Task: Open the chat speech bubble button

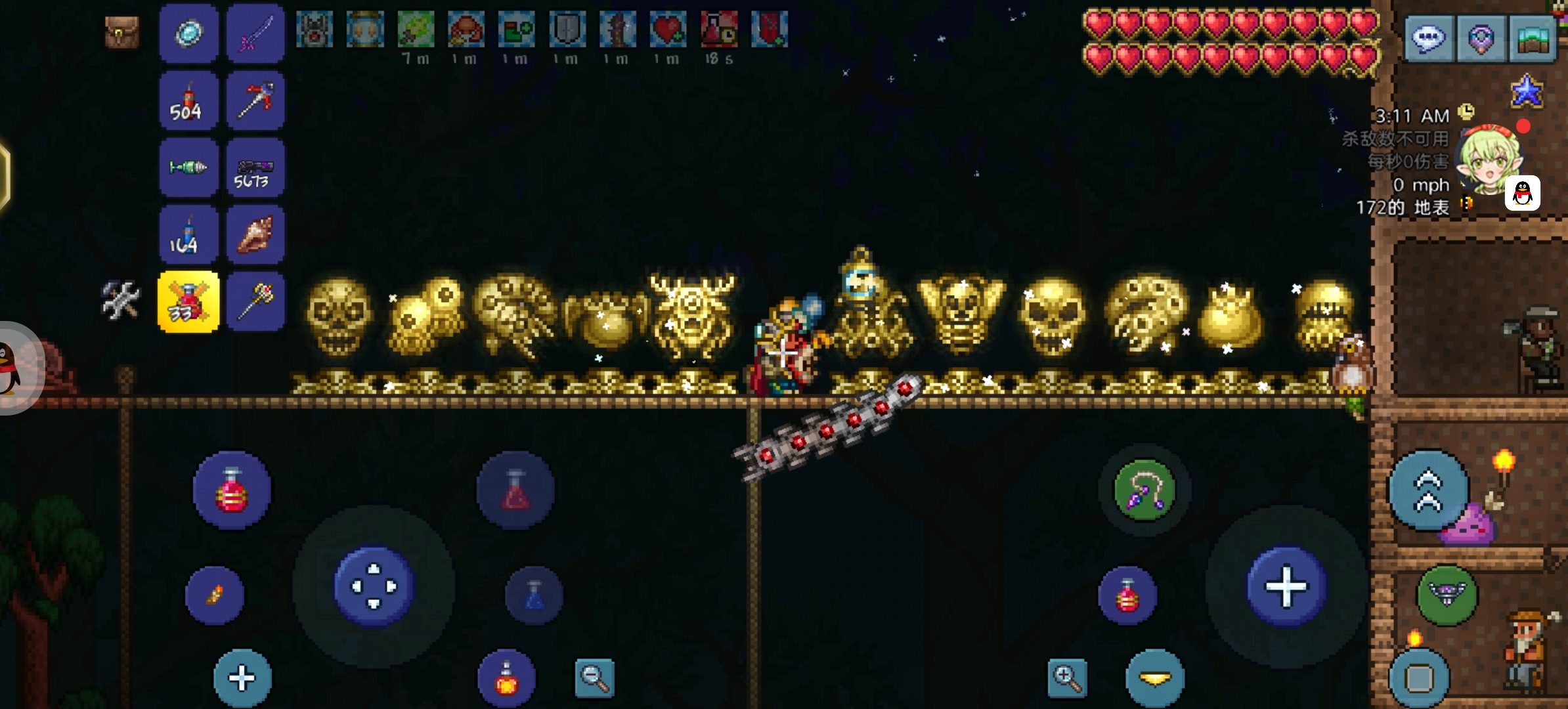Action: coord(1428,39)
